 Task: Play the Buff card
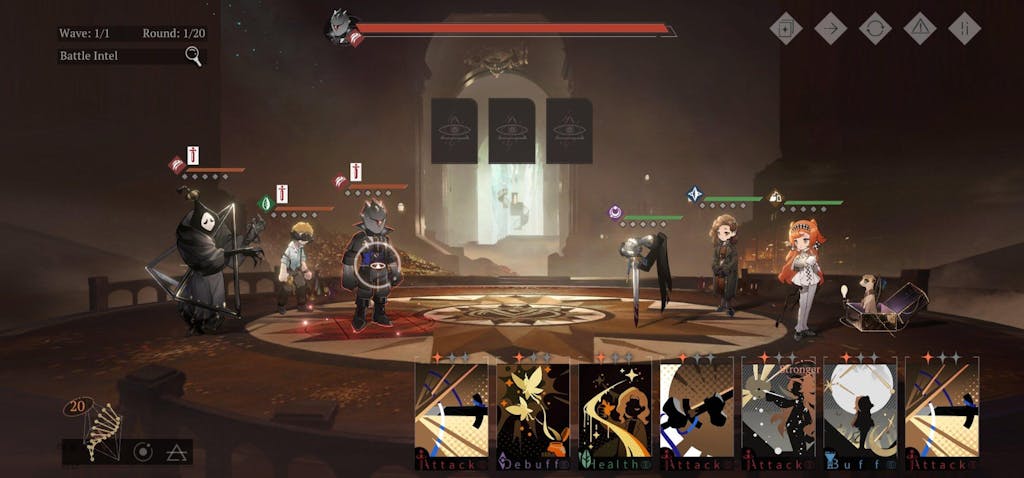tap(860, 412)
